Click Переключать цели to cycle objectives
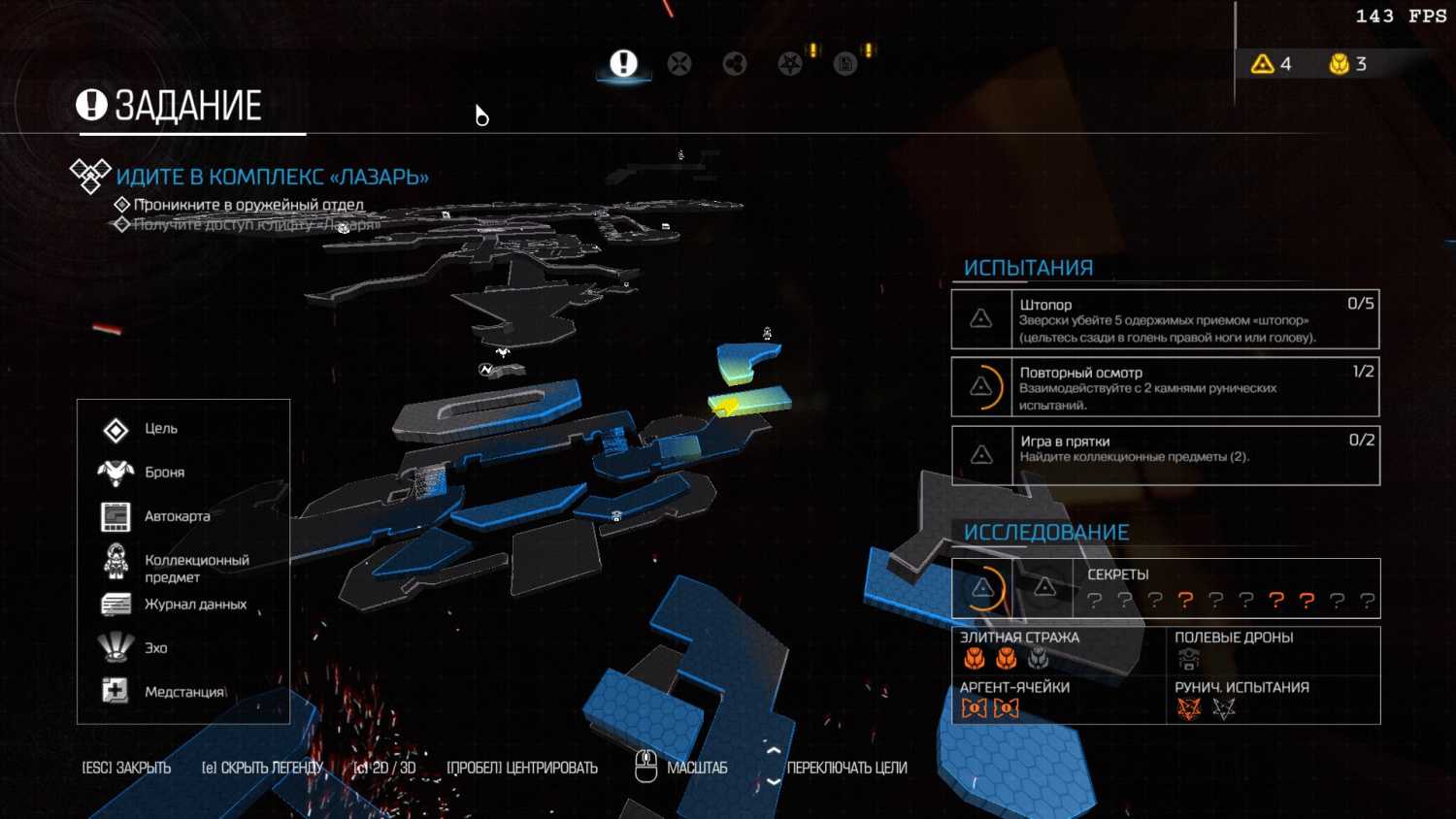 pyautogui.click(x=846, y=768)
